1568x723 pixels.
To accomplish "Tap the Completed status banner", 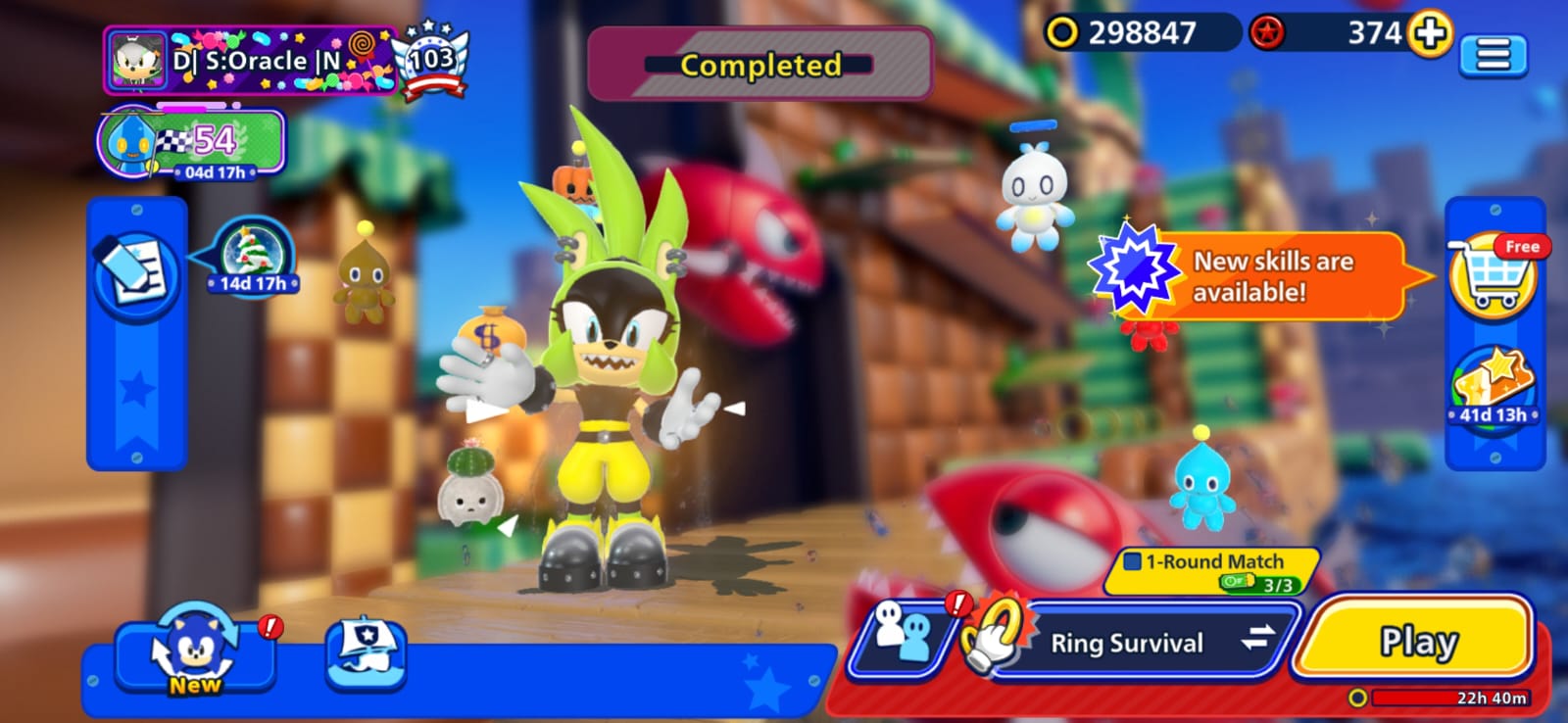I will click(x=759, y=65).
